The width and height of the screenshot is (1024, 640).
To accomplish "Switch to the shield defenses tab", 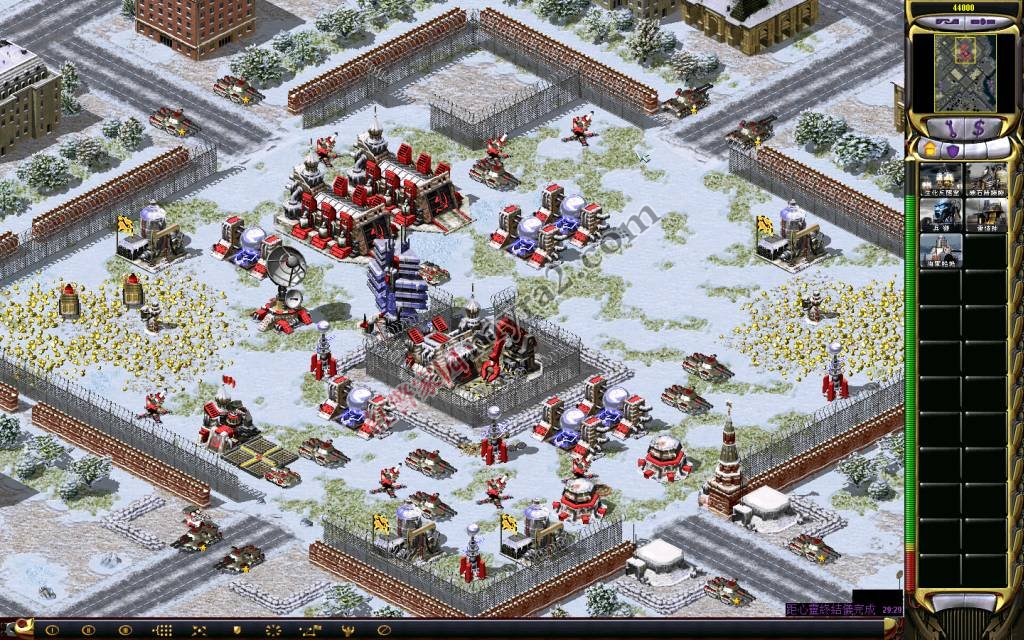I will point(953,149).
